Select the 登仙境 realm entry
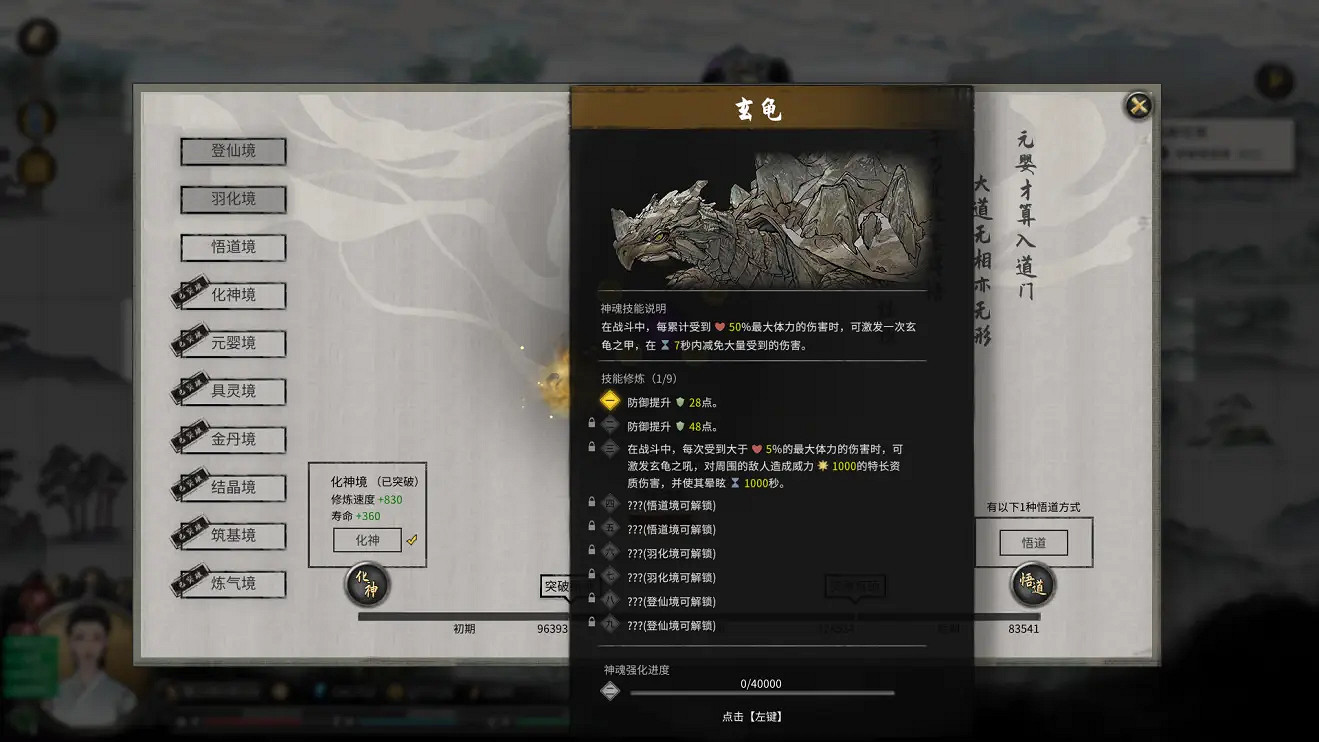Screen dimensions: 1319x742 point(232,152)
